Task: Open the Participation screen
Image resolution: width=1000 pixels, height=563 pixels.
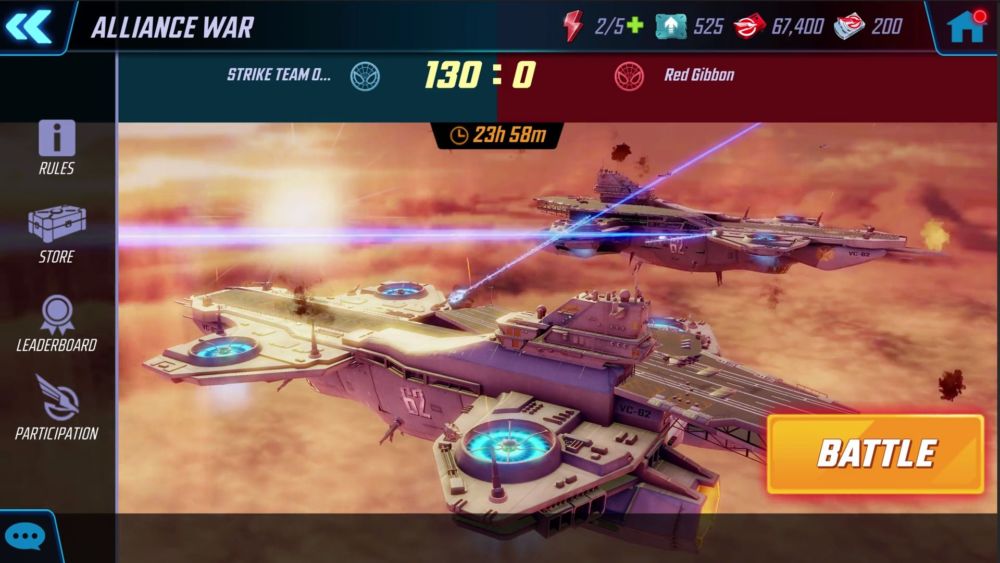Action: [57, 409]
